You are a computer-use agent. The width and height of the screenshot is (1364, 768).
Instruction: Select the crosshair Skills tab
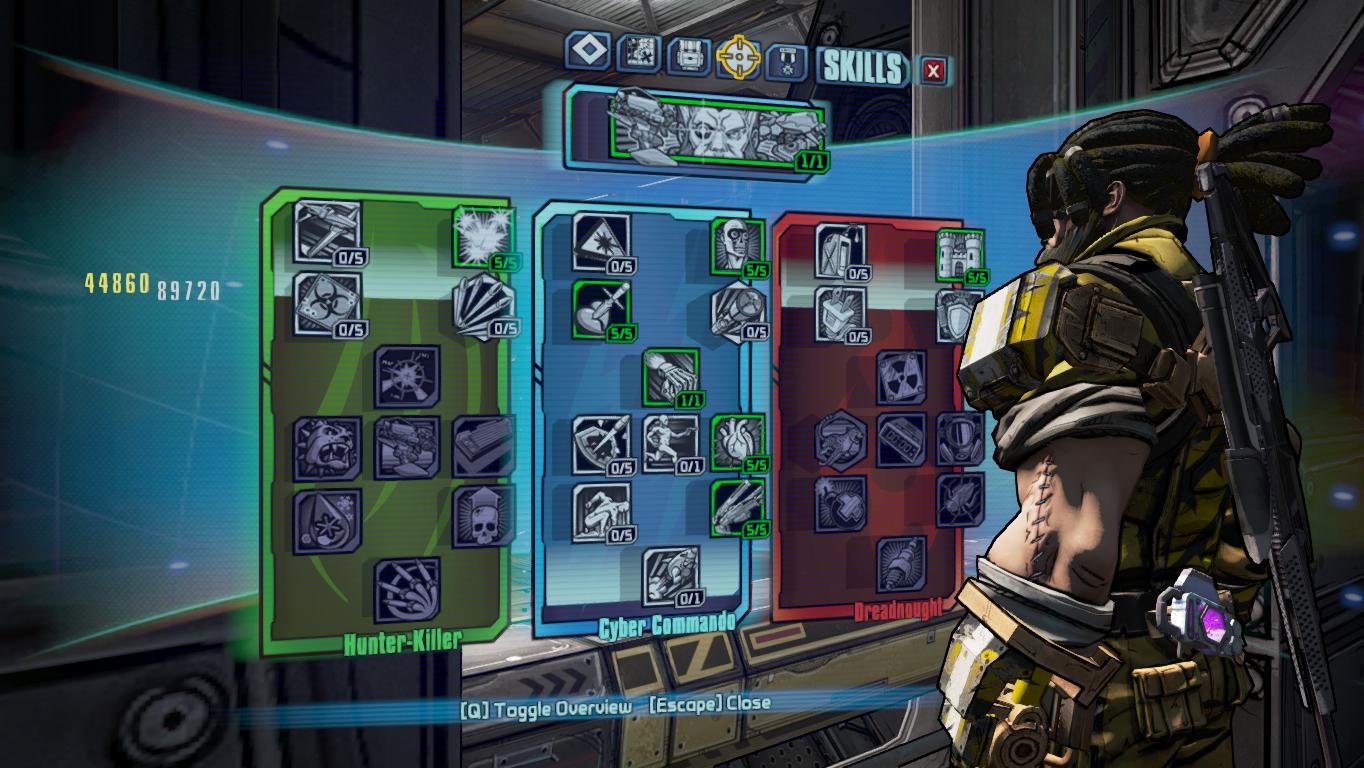pos(738,59)
